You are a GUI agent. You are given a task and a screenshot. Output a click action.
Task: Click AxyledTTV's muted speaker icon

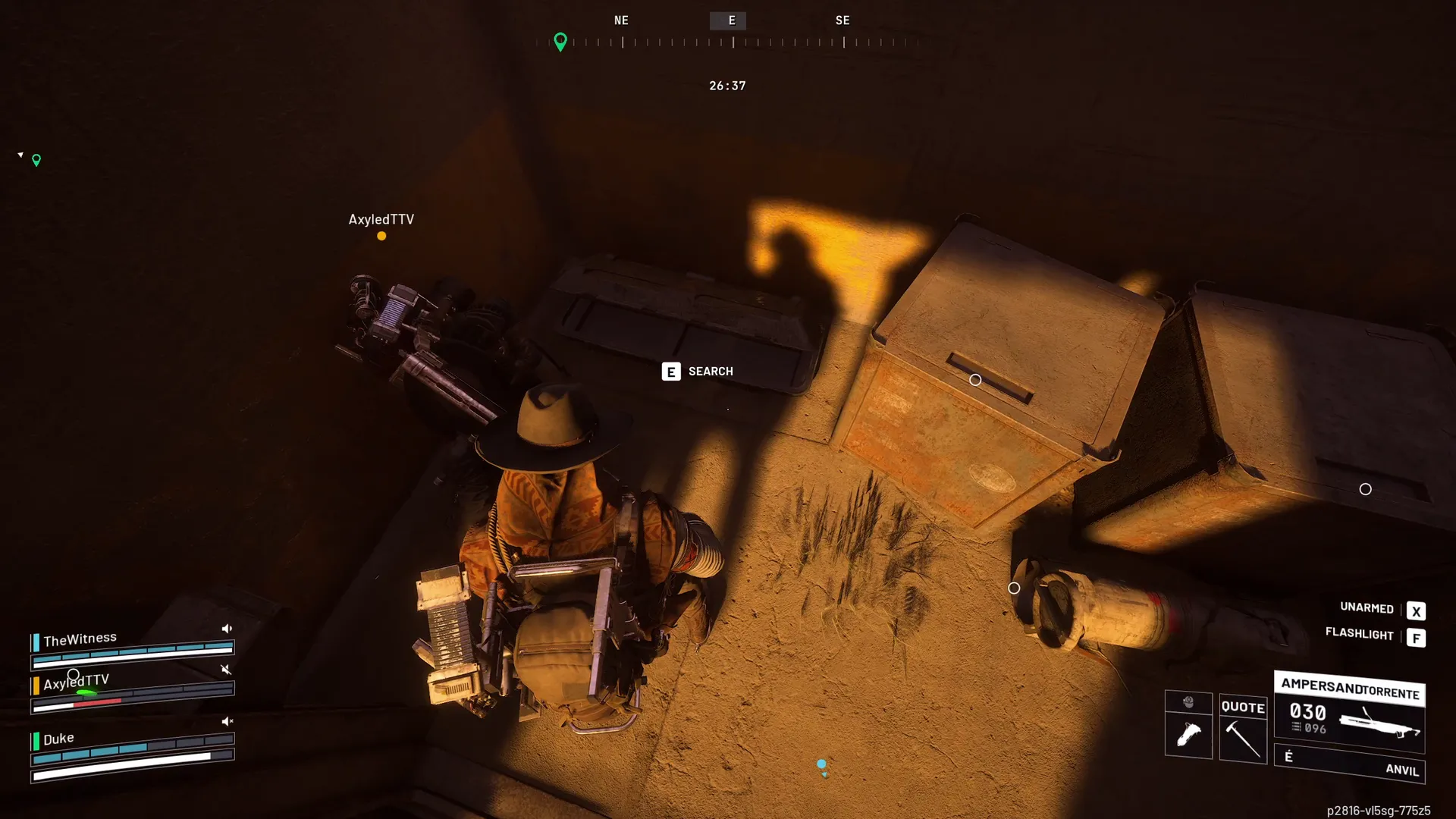226,670
